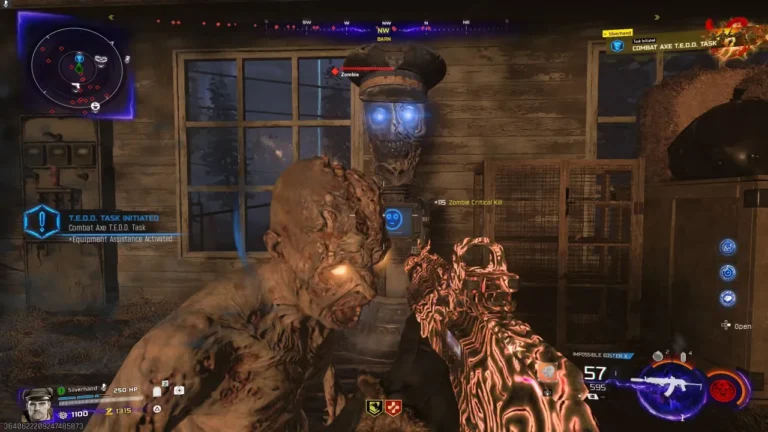Click the top blue circular ability icon
Screen dimensions: 768x432
pyautogui.click(x=727, y=246)
